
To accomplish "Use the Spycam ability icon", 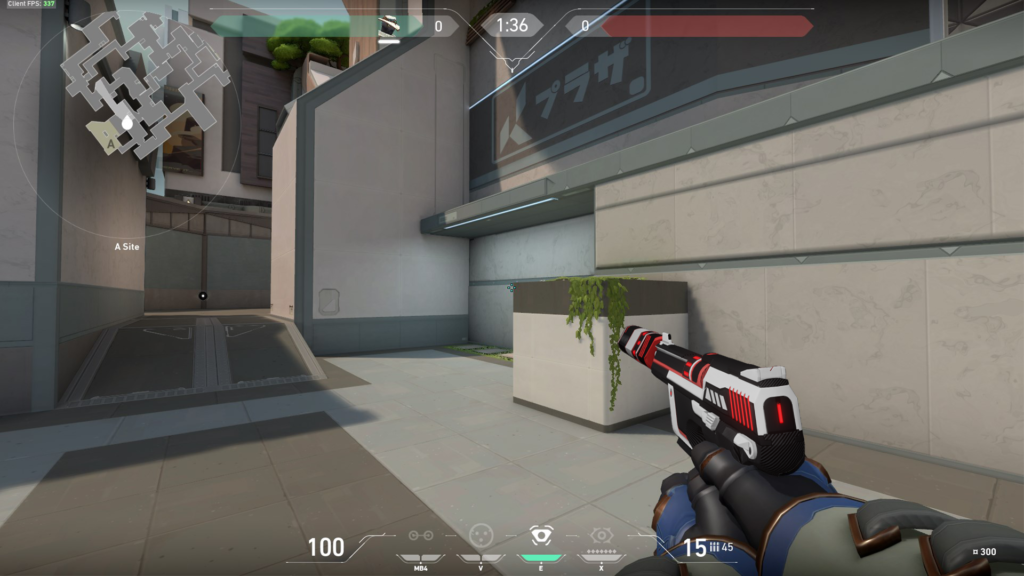I will pyautogui.click(x=541, y=536).
